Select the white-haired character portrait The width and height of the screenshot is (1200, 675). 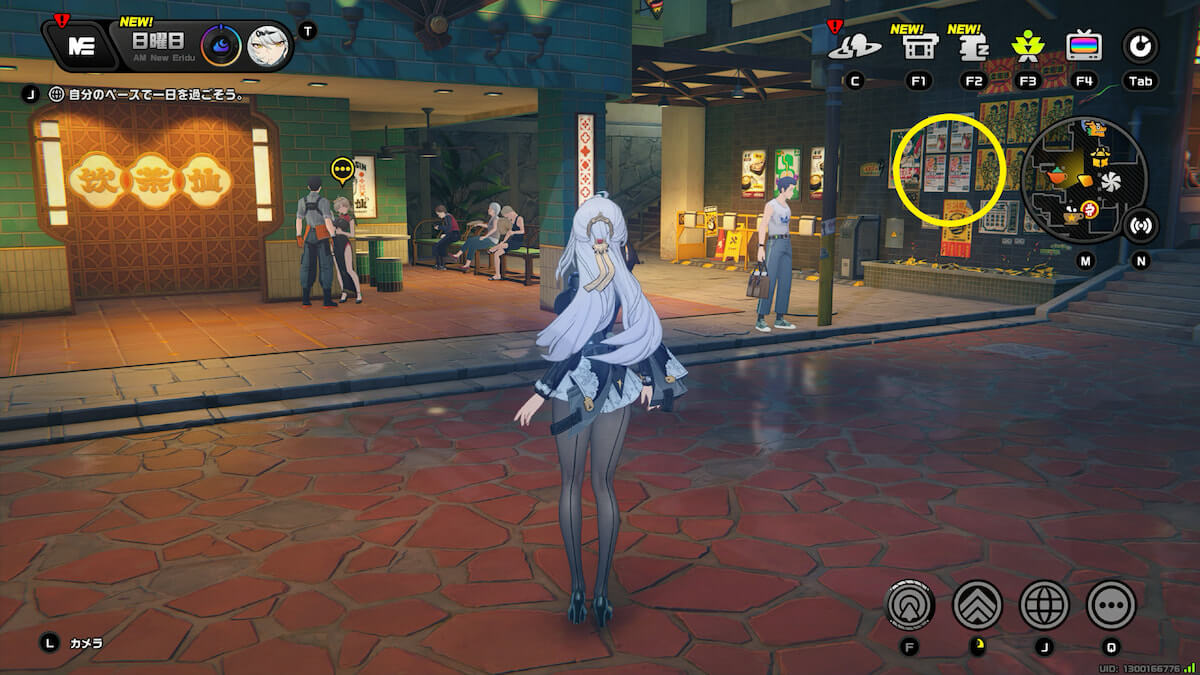coord(268,46)
